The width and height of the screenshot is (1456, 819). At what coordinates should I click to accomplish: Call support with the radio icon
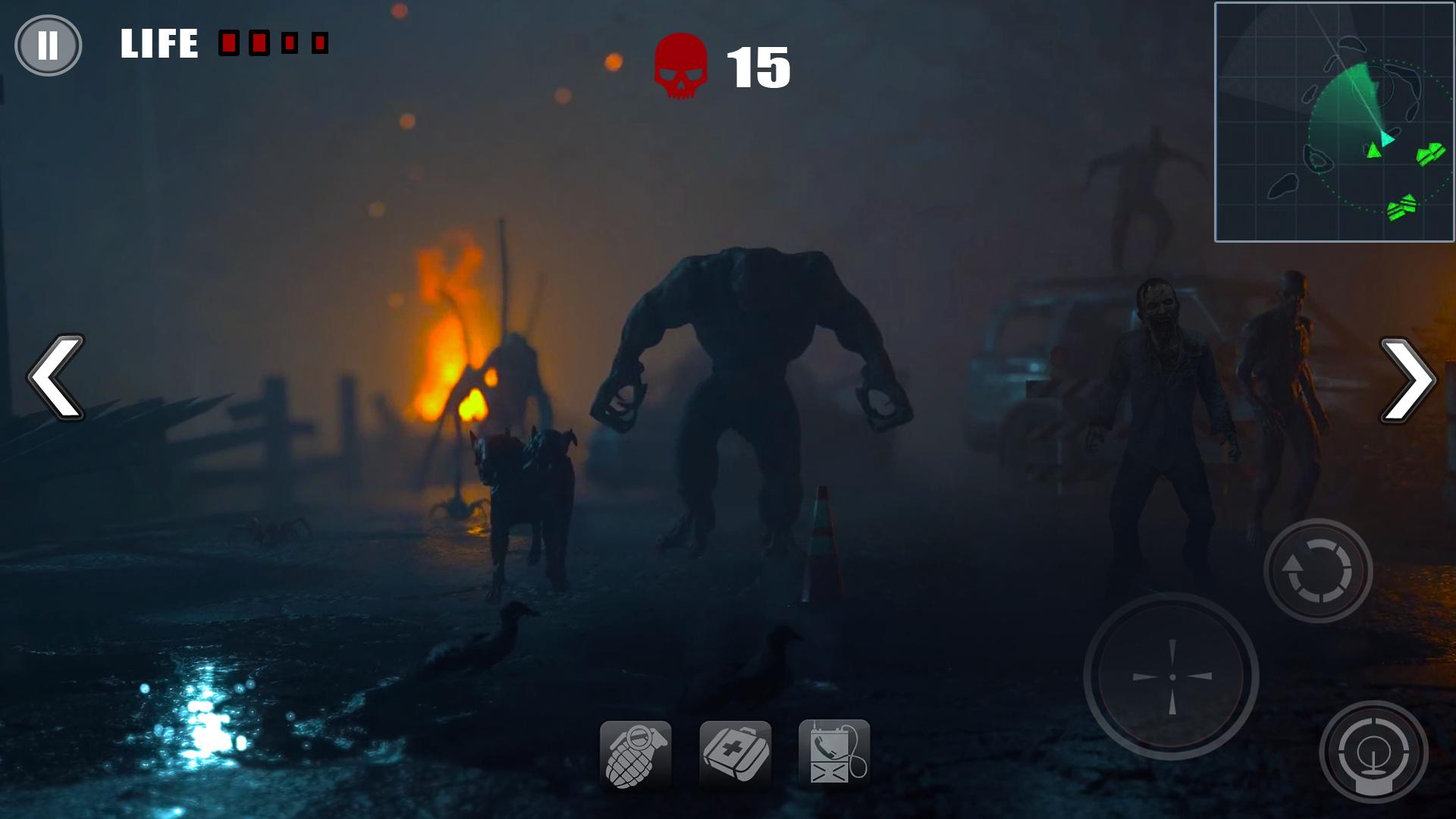(x=834, y=754)
